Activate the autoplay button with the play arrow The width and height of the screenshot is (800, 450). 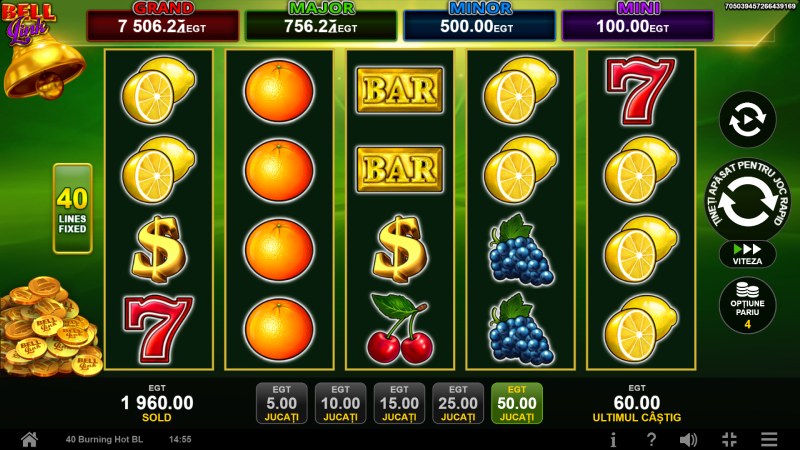[x=747, y=120]
